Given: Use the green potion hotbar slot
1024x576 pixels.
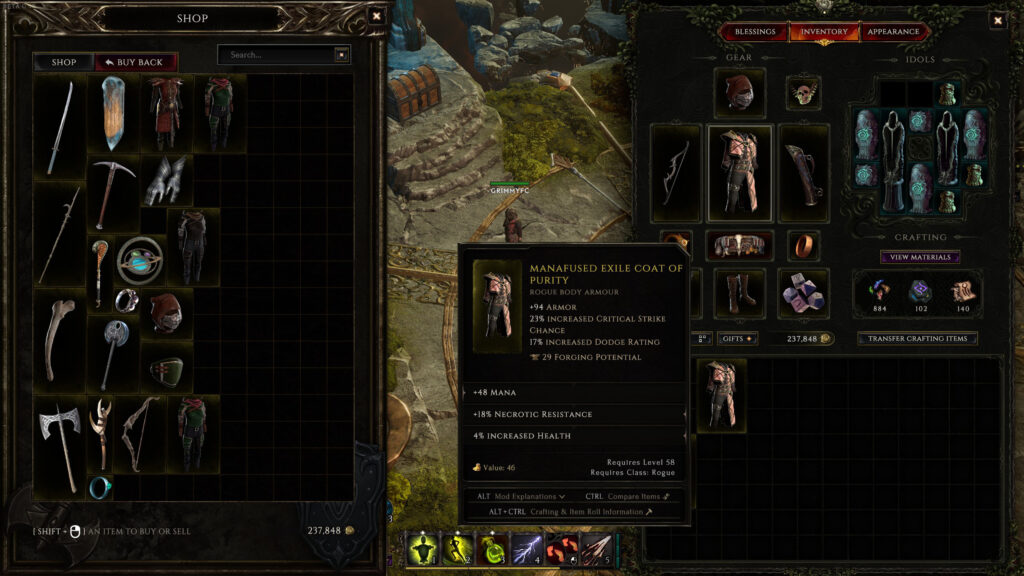Looking at the screenshot, I should coord(492,548).
